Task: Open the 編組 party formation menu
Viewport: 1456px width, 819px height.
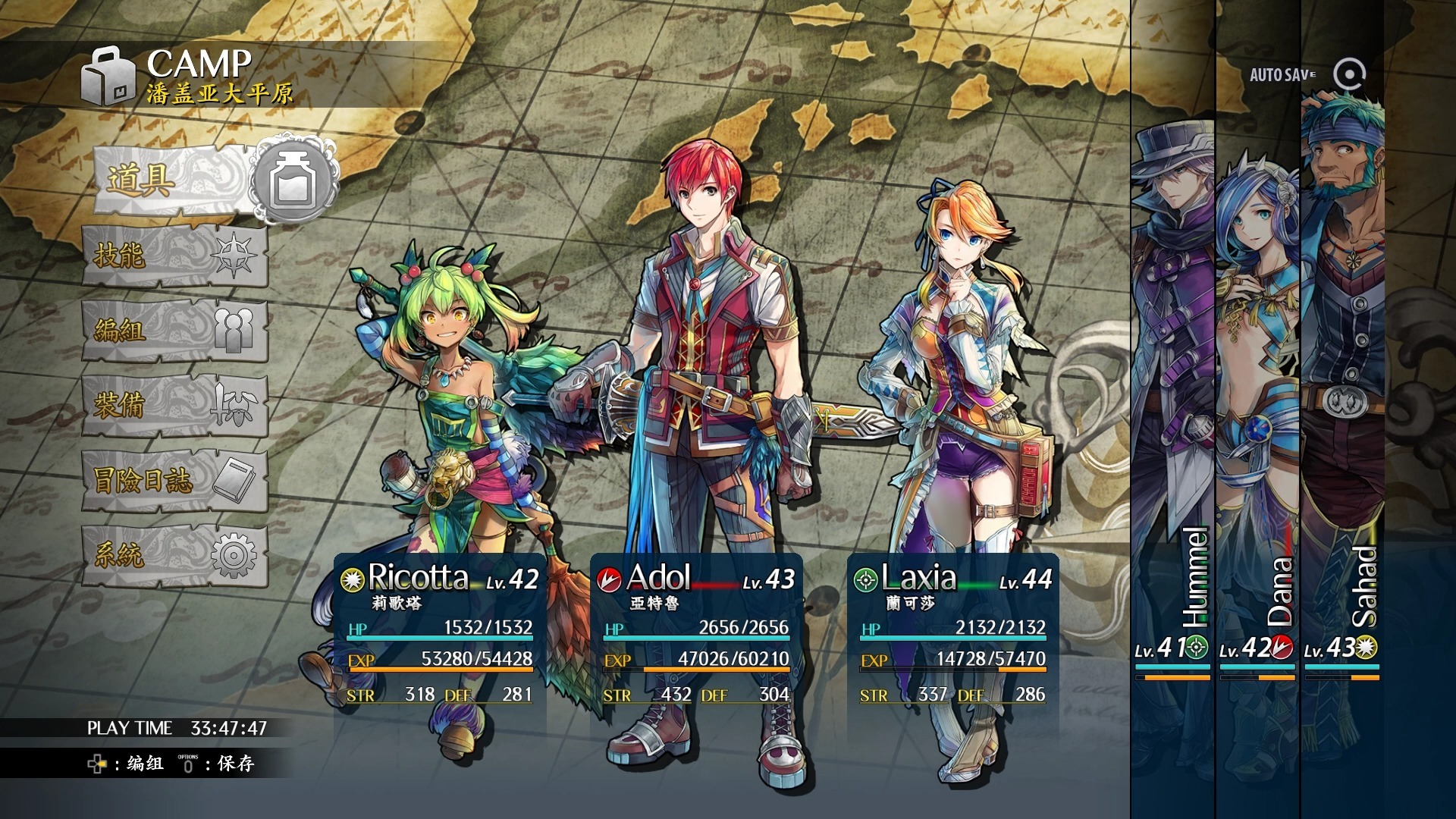Action: (174, 331)
